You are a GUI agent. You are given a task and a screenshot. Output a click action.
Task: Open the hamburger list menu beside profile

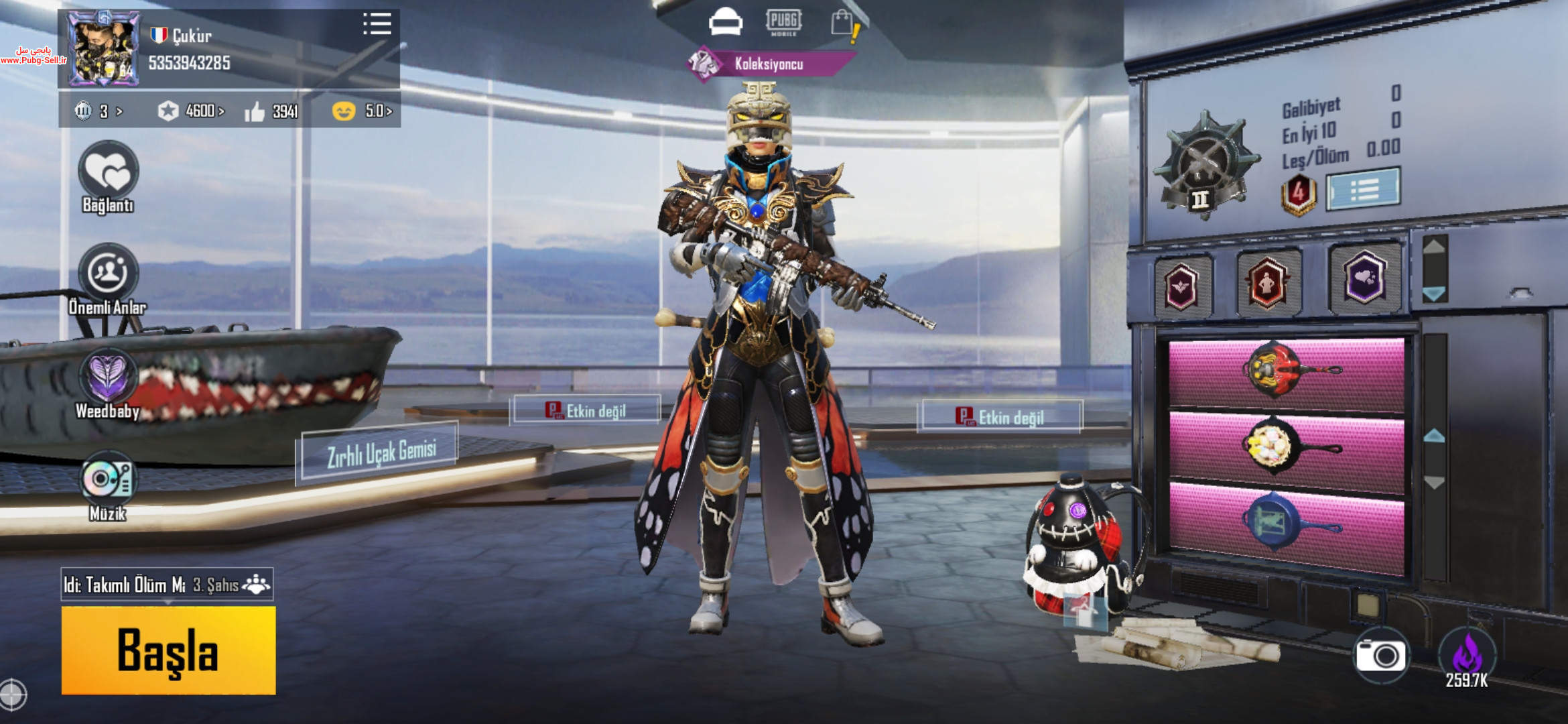click(377, 24)
